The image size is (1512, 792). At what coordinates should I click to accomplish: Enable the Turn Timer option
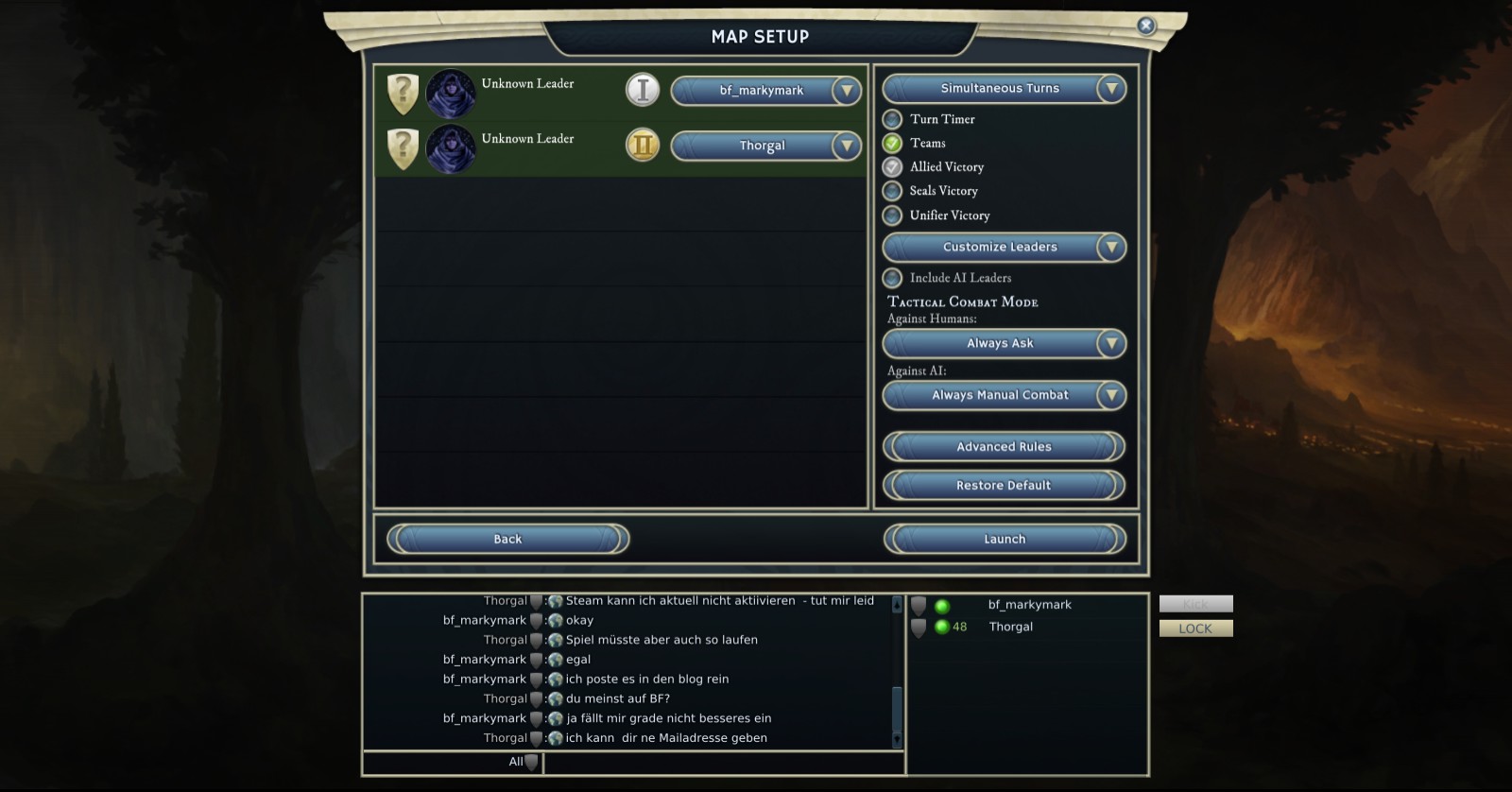892,119
